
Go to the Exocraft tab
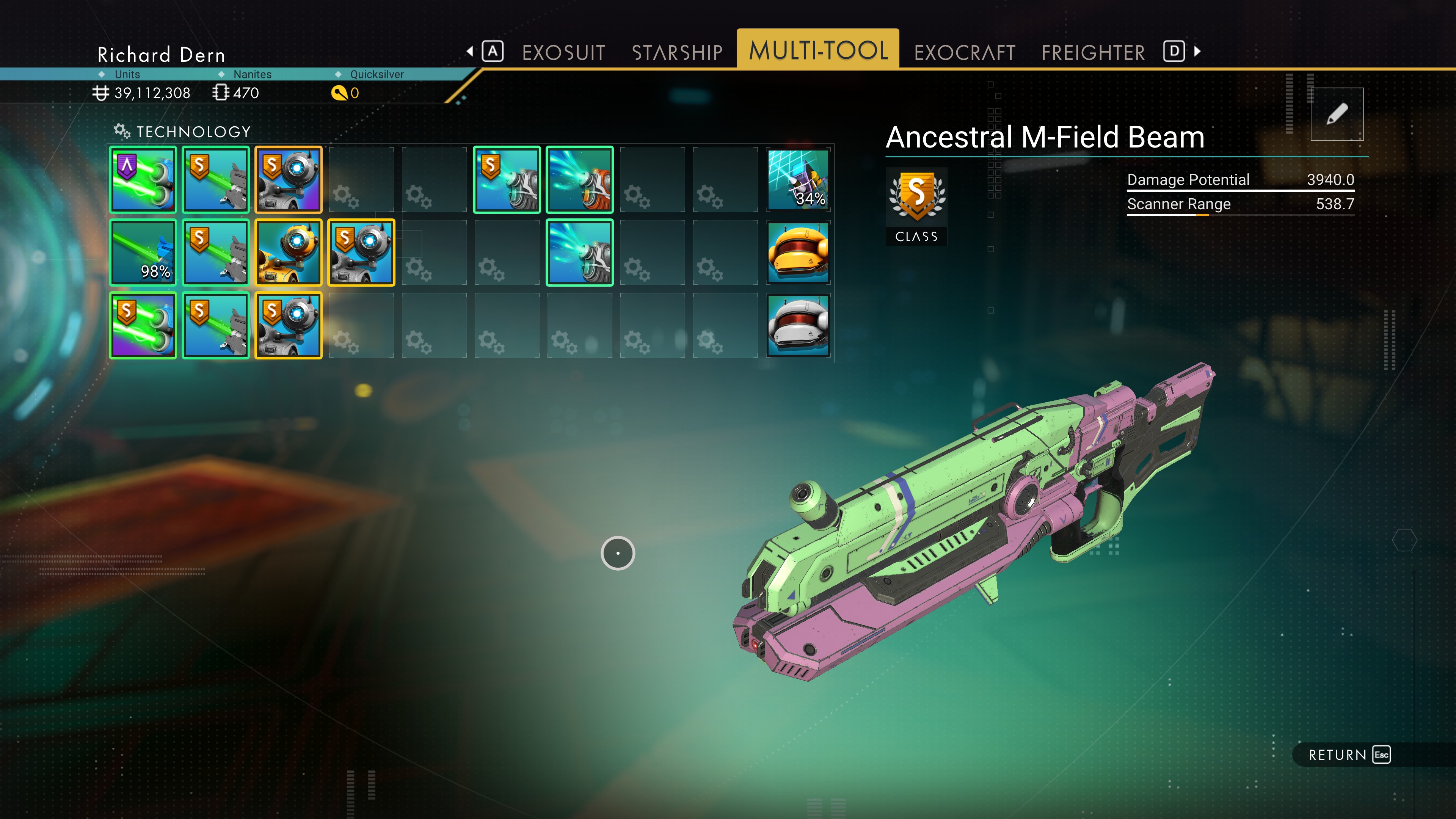click(964, 53)
